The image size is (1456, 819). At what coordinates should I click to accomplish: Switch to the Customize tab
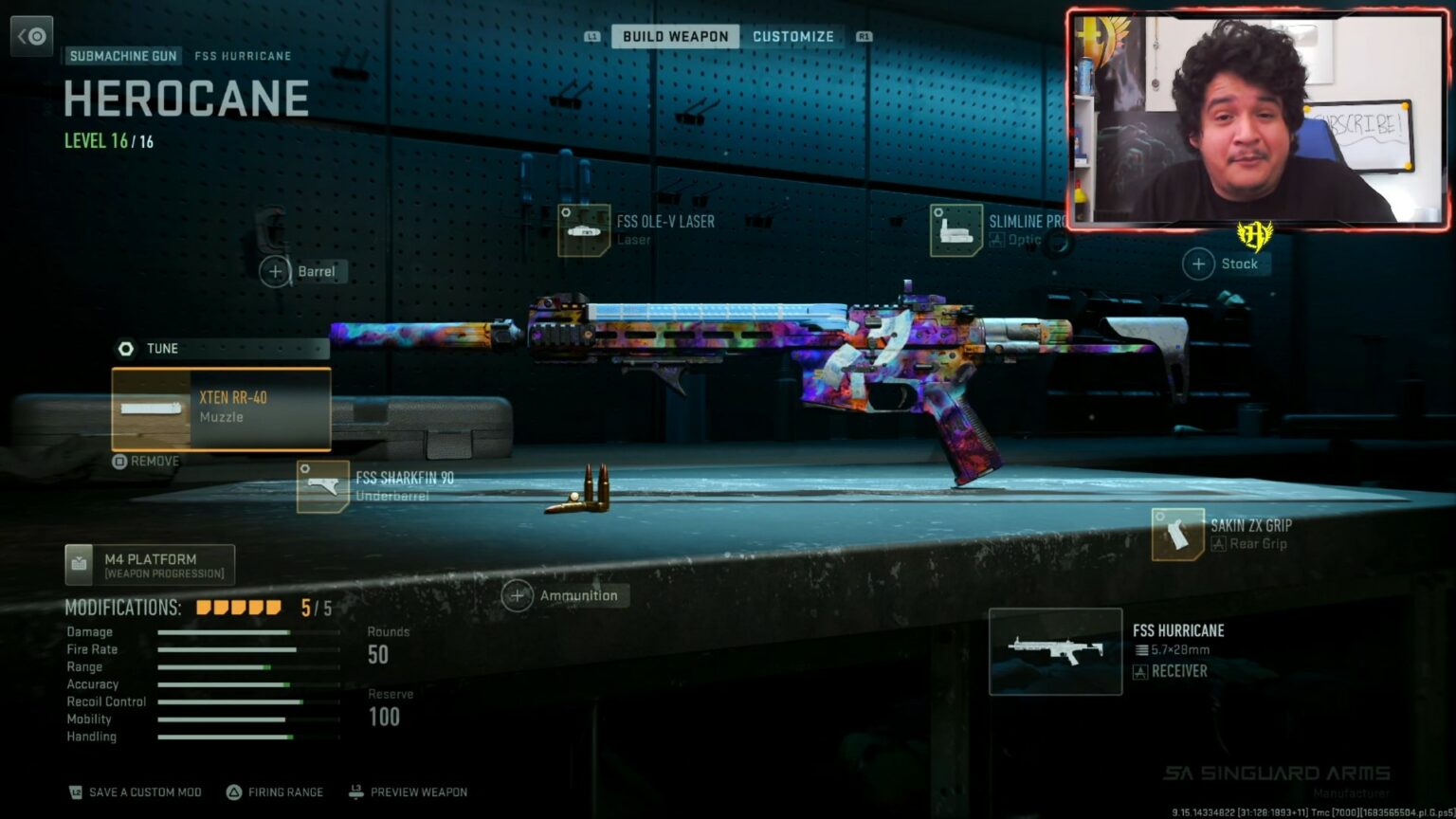tap(792, 37)
